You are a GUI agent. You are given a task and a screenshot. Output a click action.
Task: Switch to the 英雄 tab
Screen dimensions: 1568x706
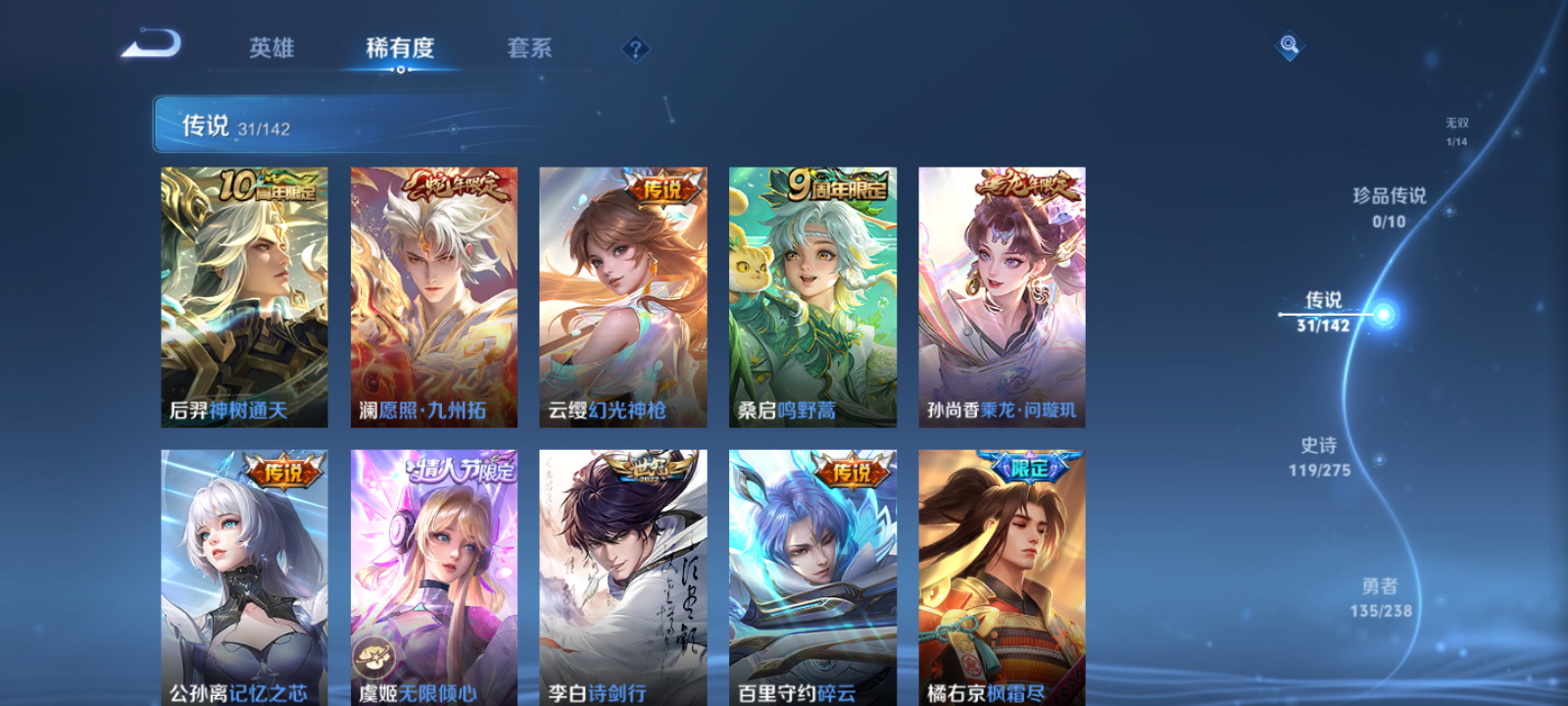271,47
